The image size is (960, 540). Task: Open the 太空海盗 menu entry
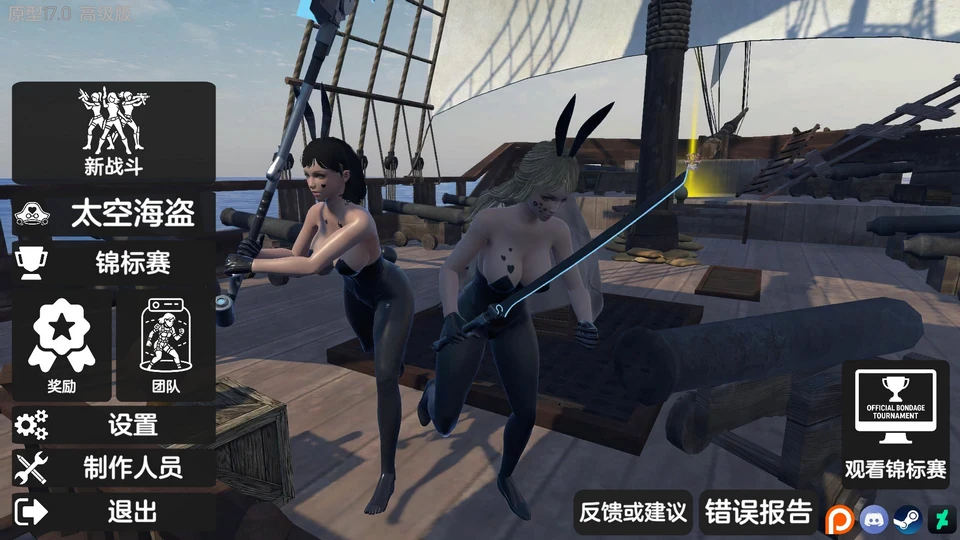pyautogui.click(x=113, y=213)
